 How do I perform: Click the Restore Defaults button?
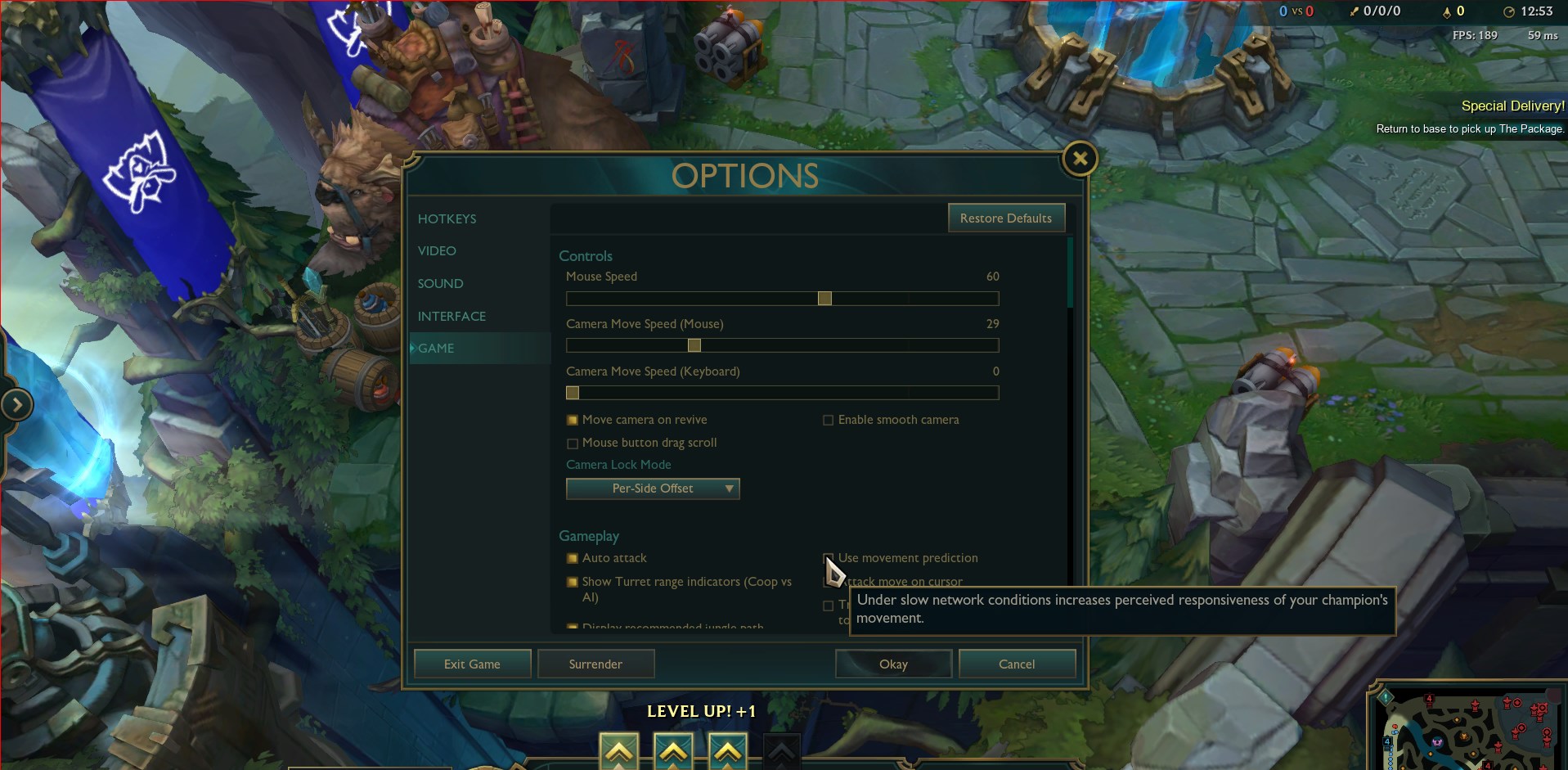point(1006,218)
